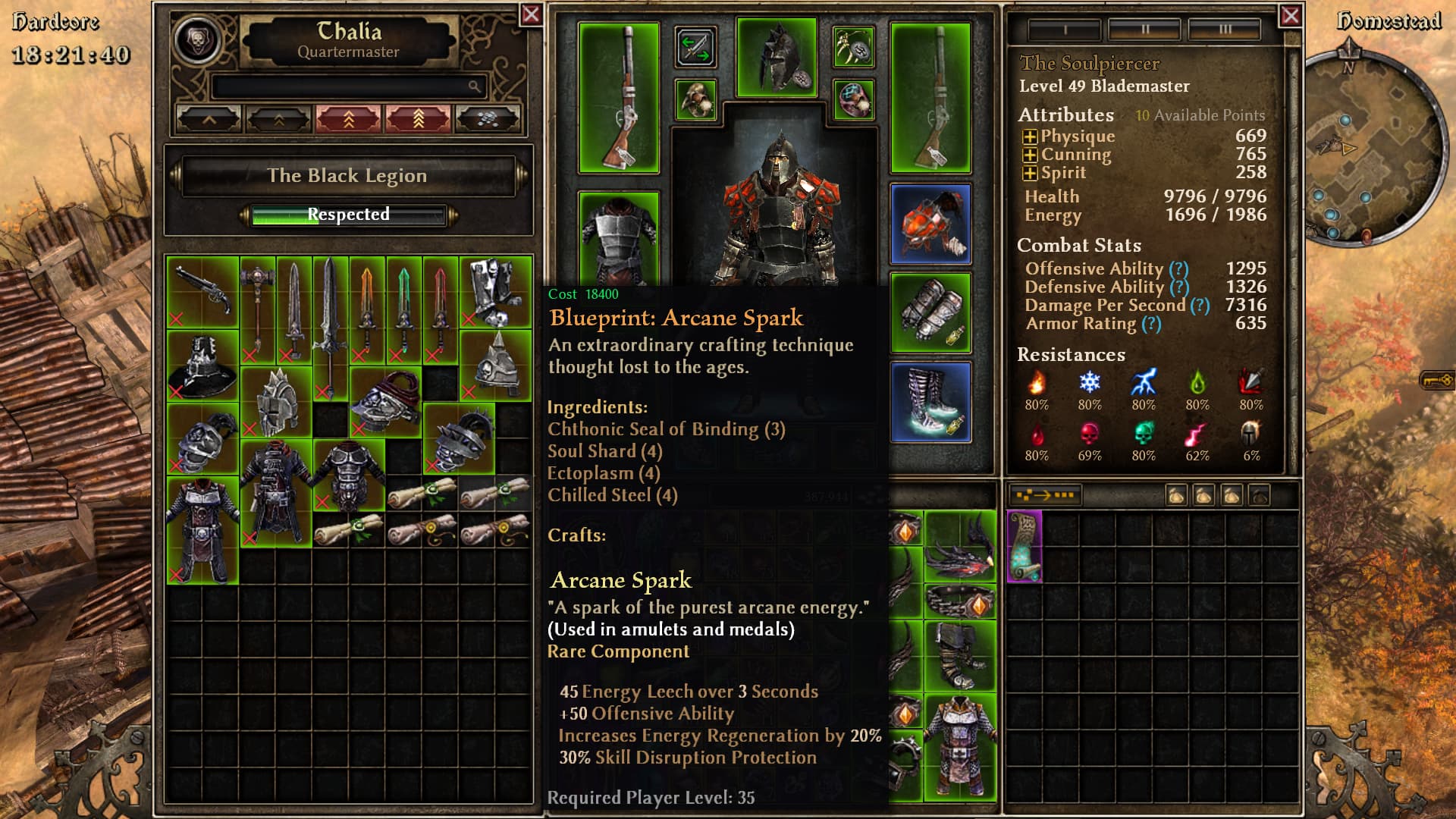Viewport: 1456px width, 819px height.
Task: Close the character sheet panel
Action: point(1290,15)
